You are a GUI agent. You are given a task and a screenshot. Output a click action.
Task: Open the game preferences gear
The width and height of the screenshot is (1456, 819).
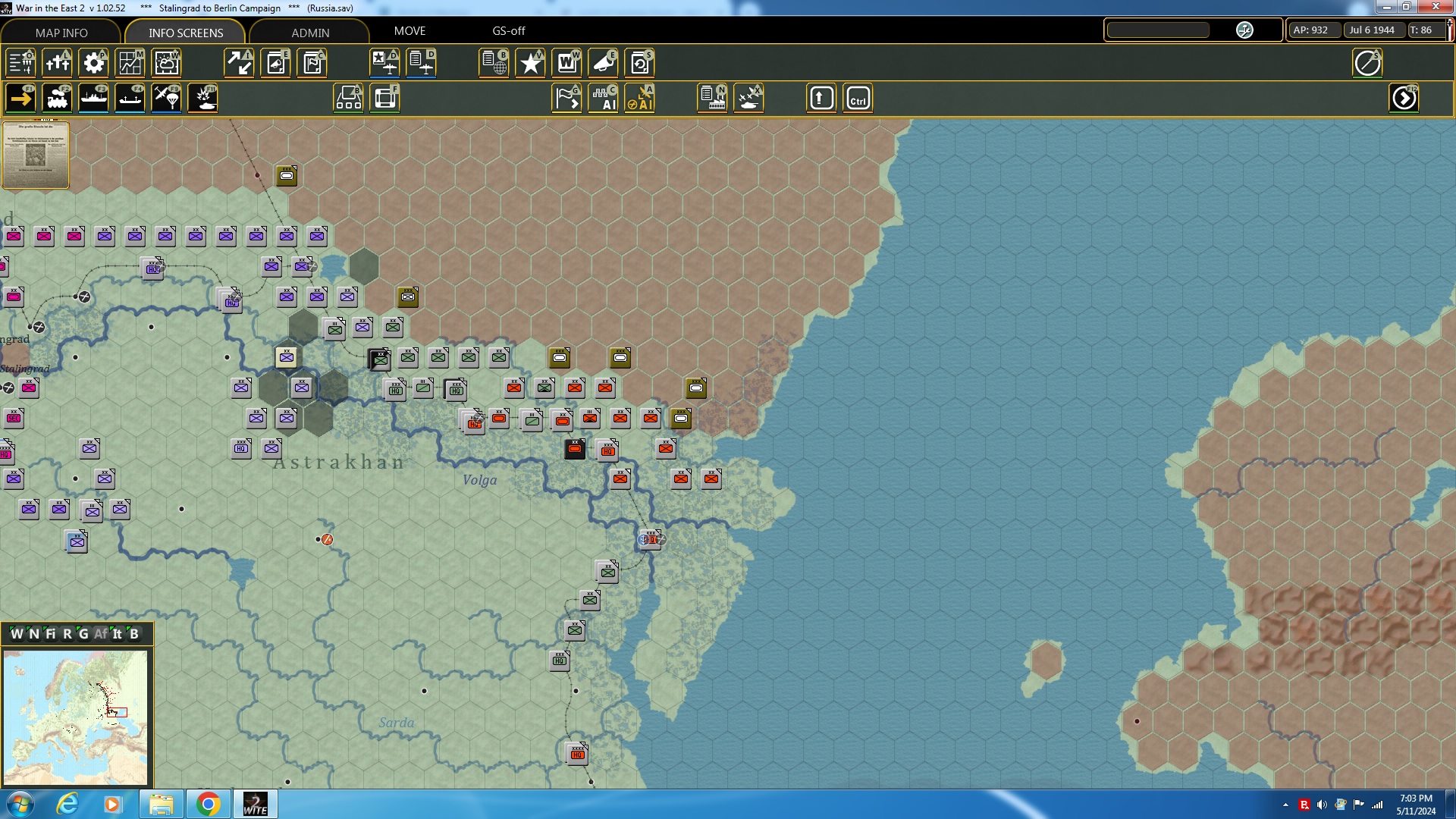click(94, 63)
